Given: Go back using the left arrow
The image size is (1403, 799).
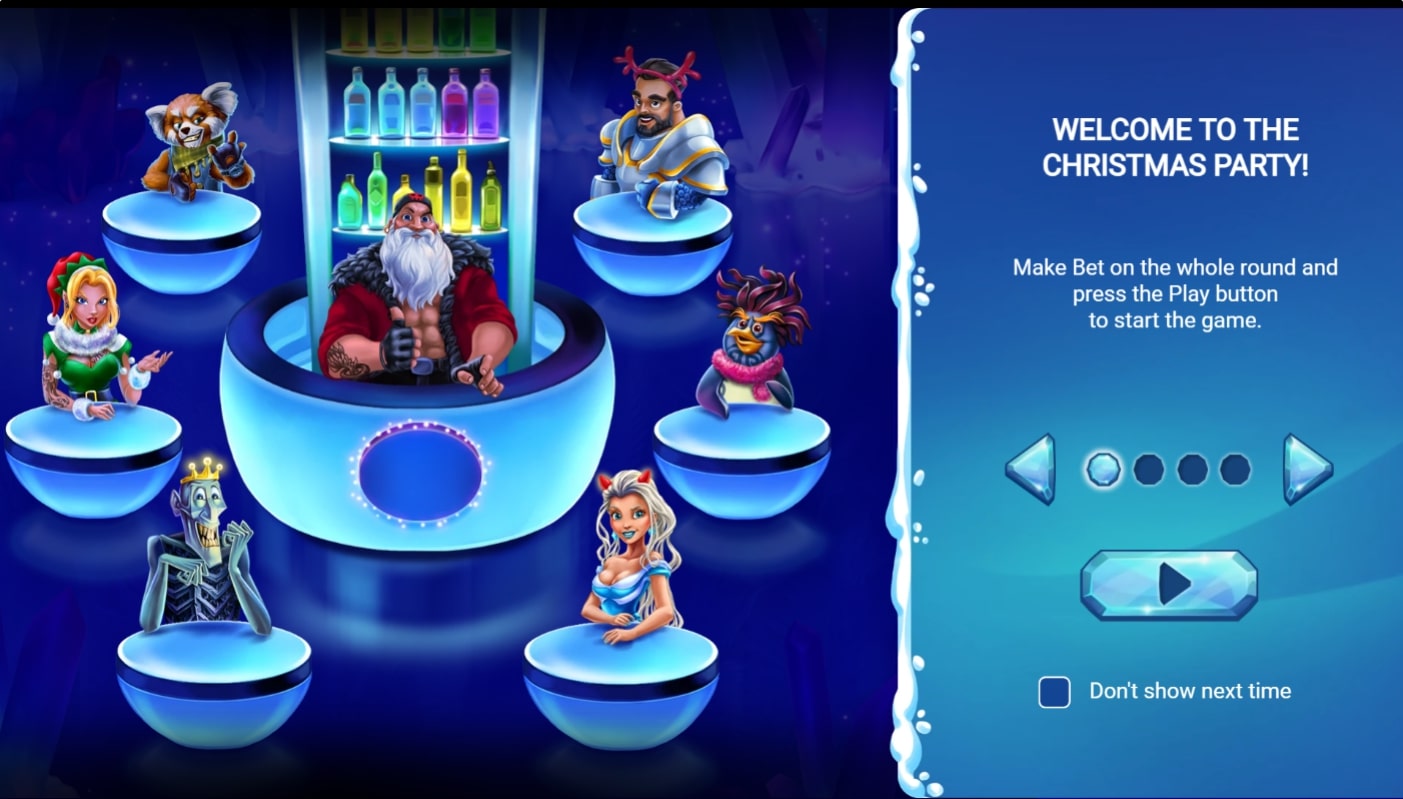Looking at the screenshot, I should click(1030, 468).
